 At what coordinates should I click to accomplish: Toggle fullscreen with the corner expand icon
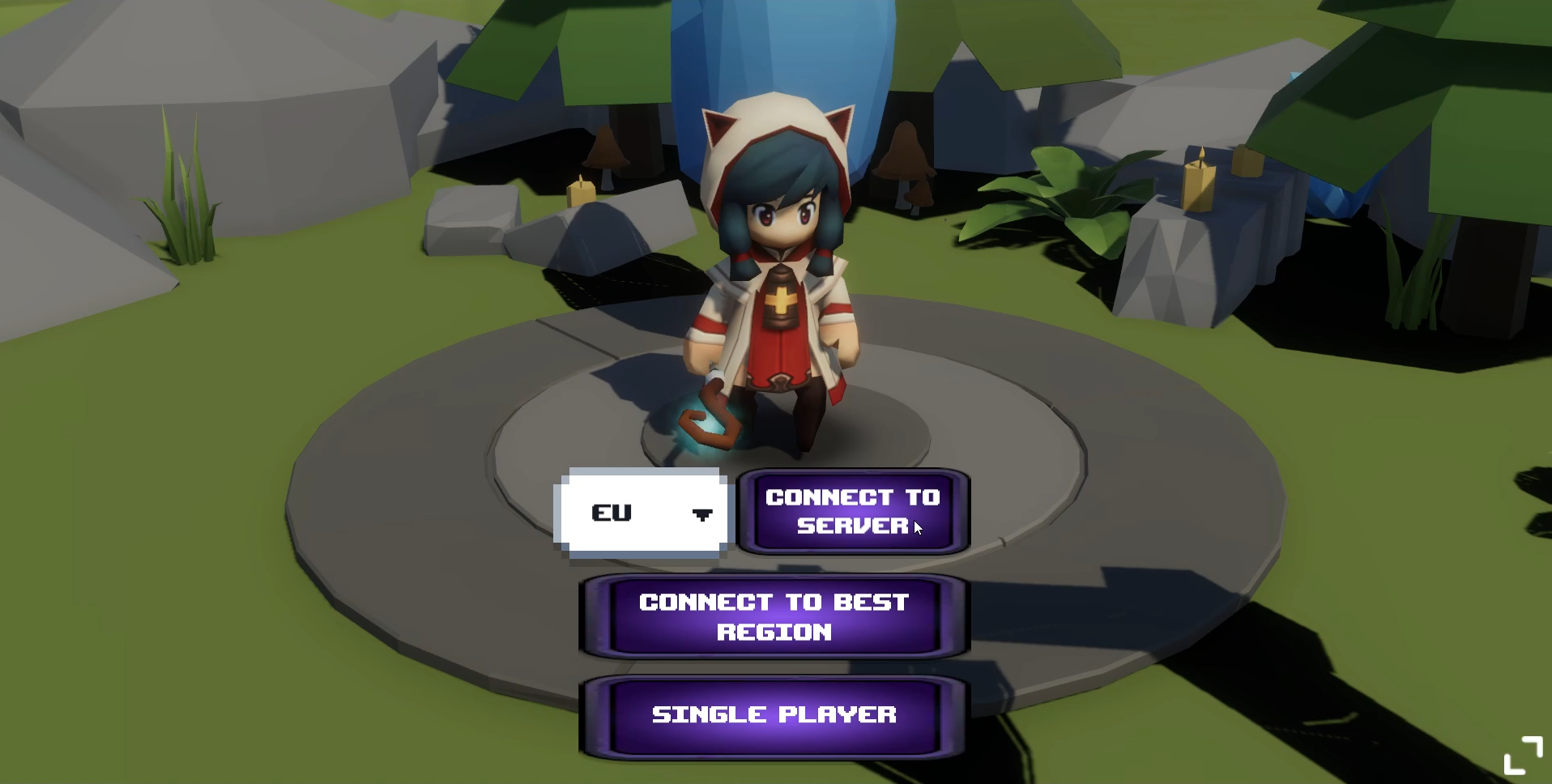(x=1523, y=756)
